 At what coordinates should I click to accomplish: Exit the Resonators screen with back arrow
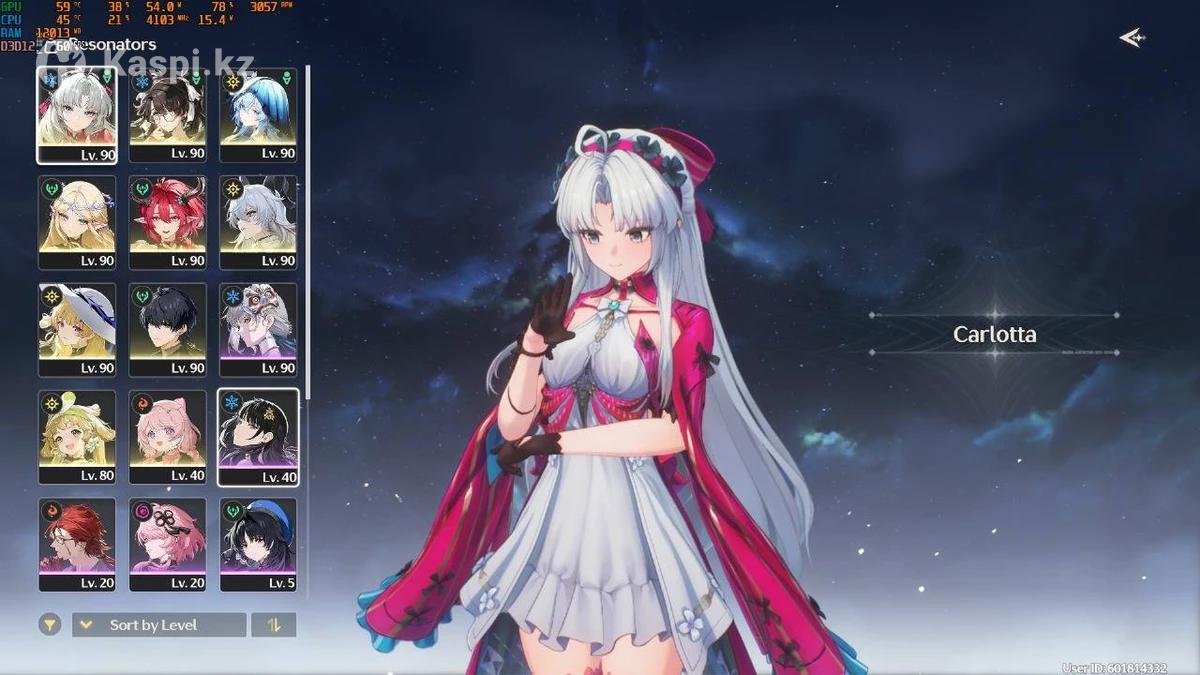pyautogui.click(x=1131, y=38)
